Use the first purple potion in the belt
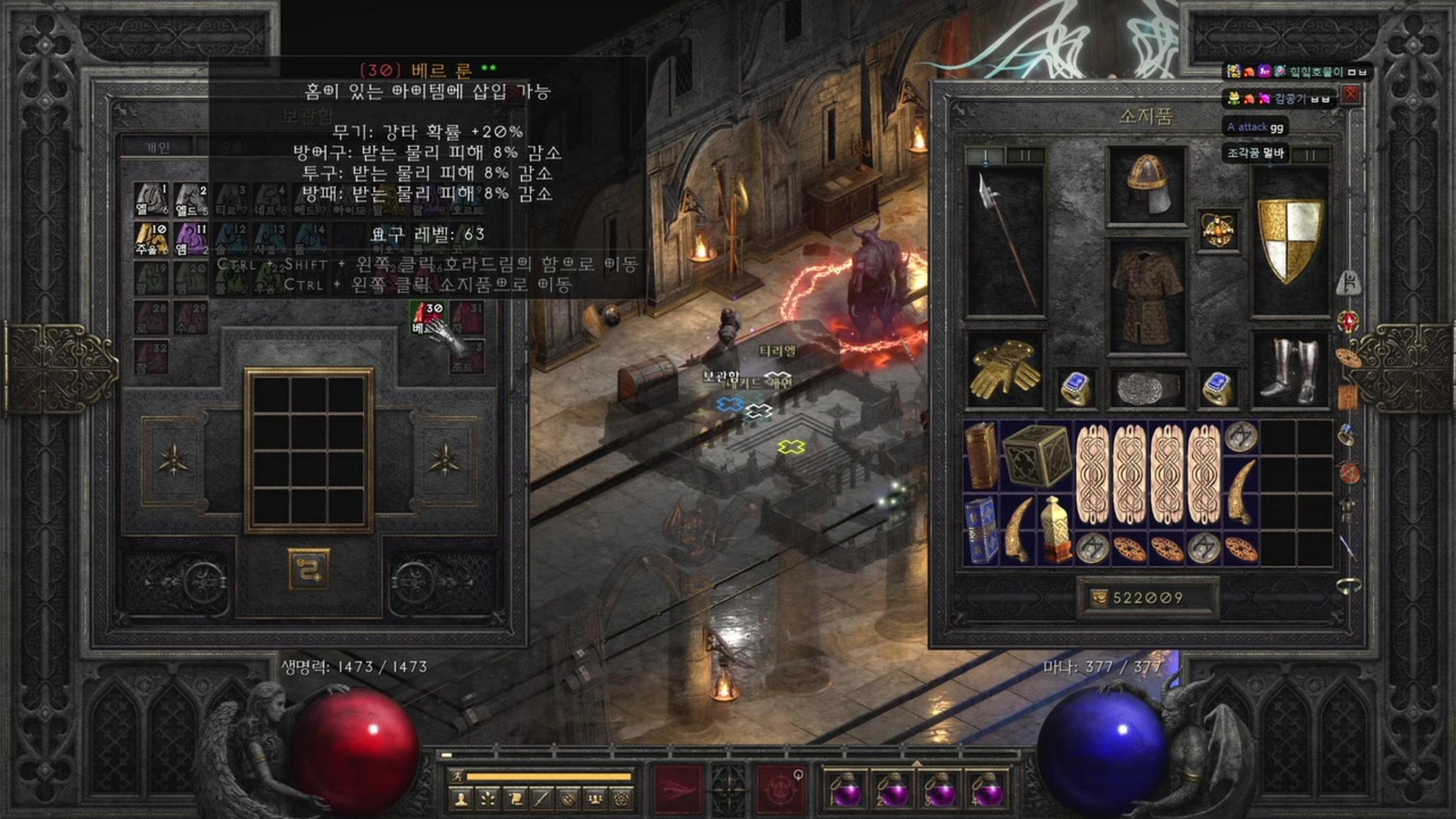The image size is (1456, 819). click(846, 791)
